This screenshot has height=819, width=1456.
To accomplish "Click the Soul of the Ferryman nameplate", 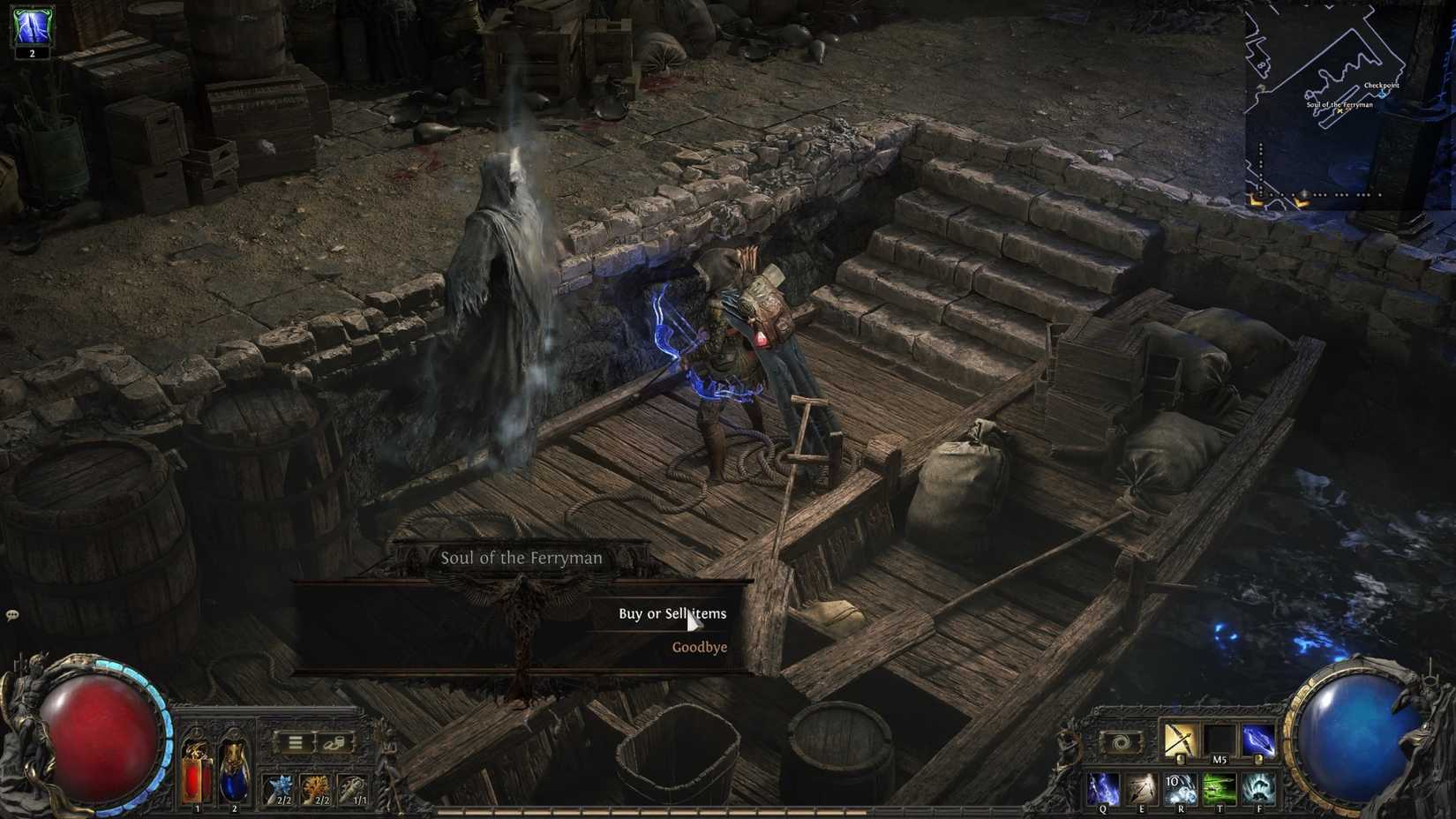I will coord(521,557).
